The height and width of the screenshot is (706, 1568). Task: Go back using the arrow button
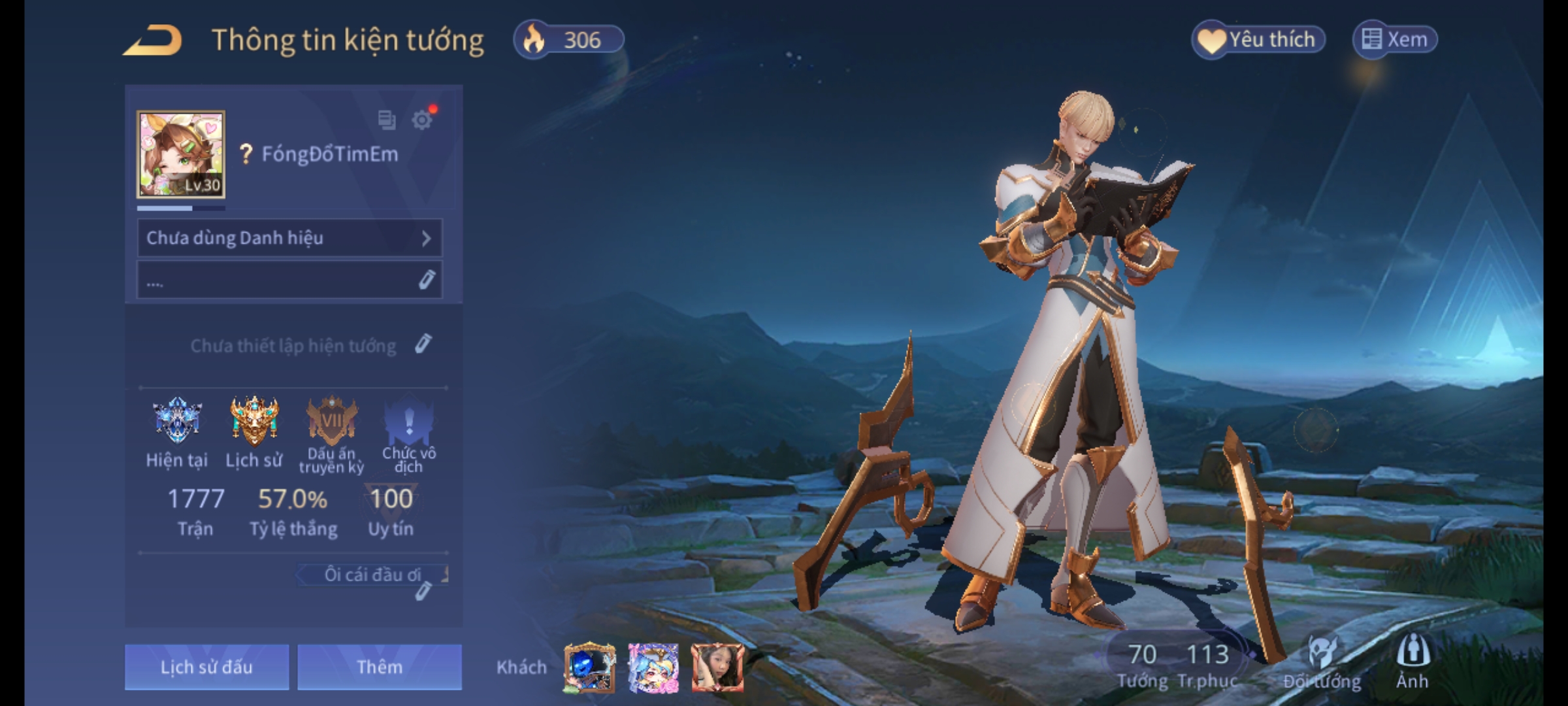153,41
